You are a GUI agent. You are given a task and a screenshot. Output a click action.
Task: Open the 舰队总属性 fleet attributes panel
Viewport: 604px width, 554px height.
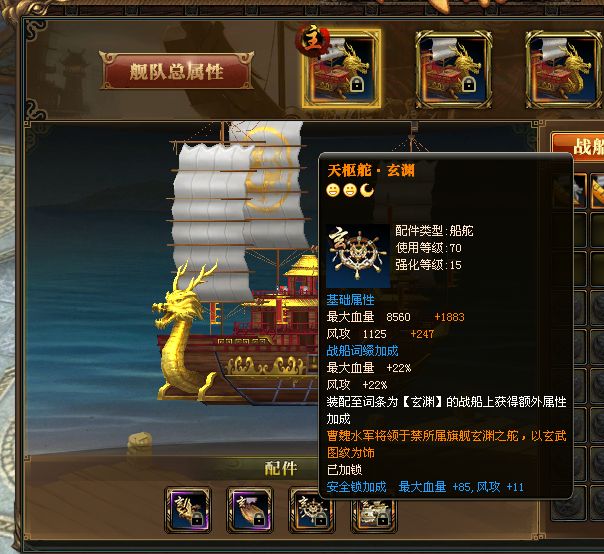(176, 71)
